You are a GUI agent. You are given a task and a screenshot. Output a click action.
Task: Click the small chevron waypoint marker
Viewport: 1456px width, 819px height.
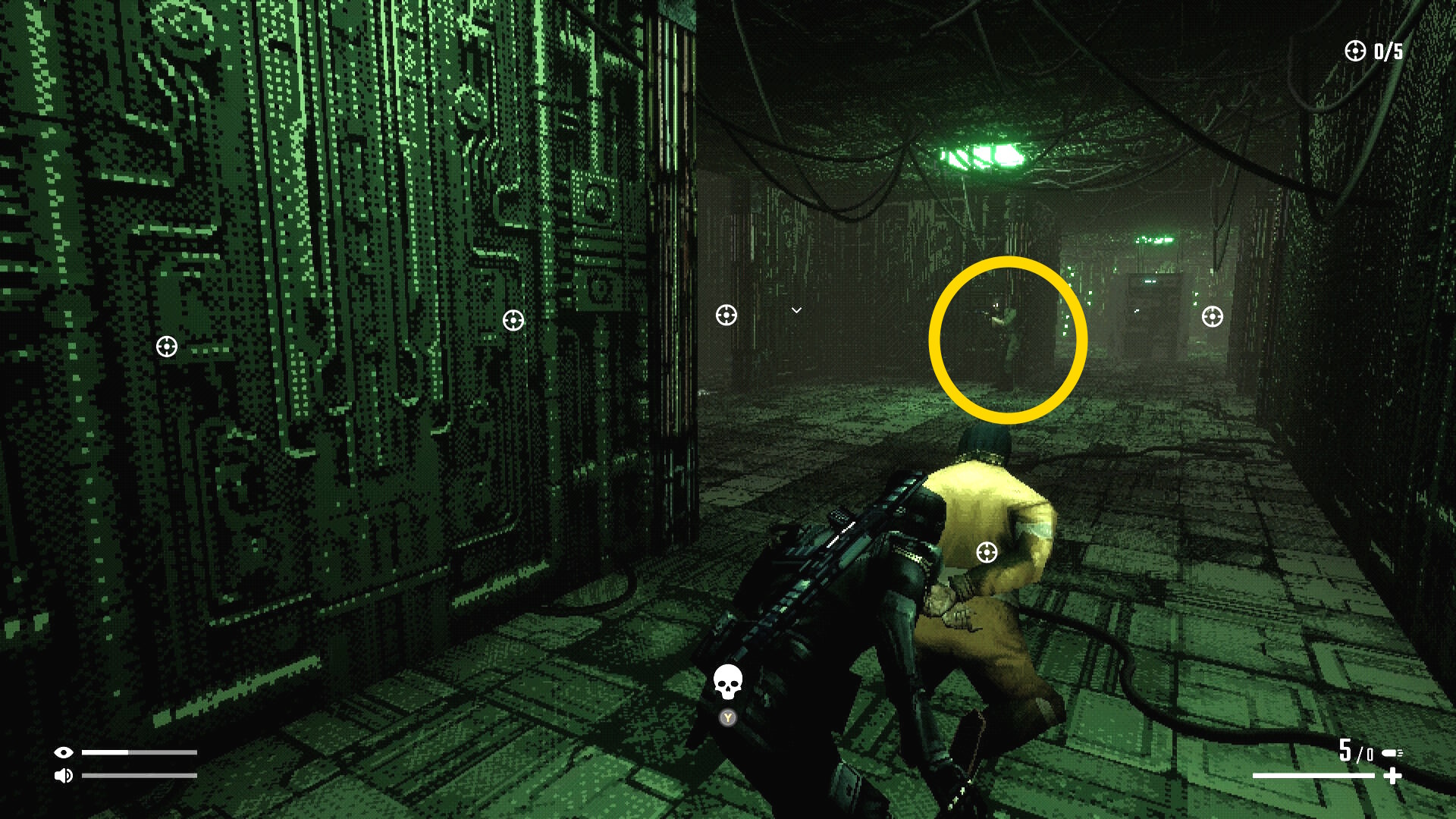pos(796,310)
